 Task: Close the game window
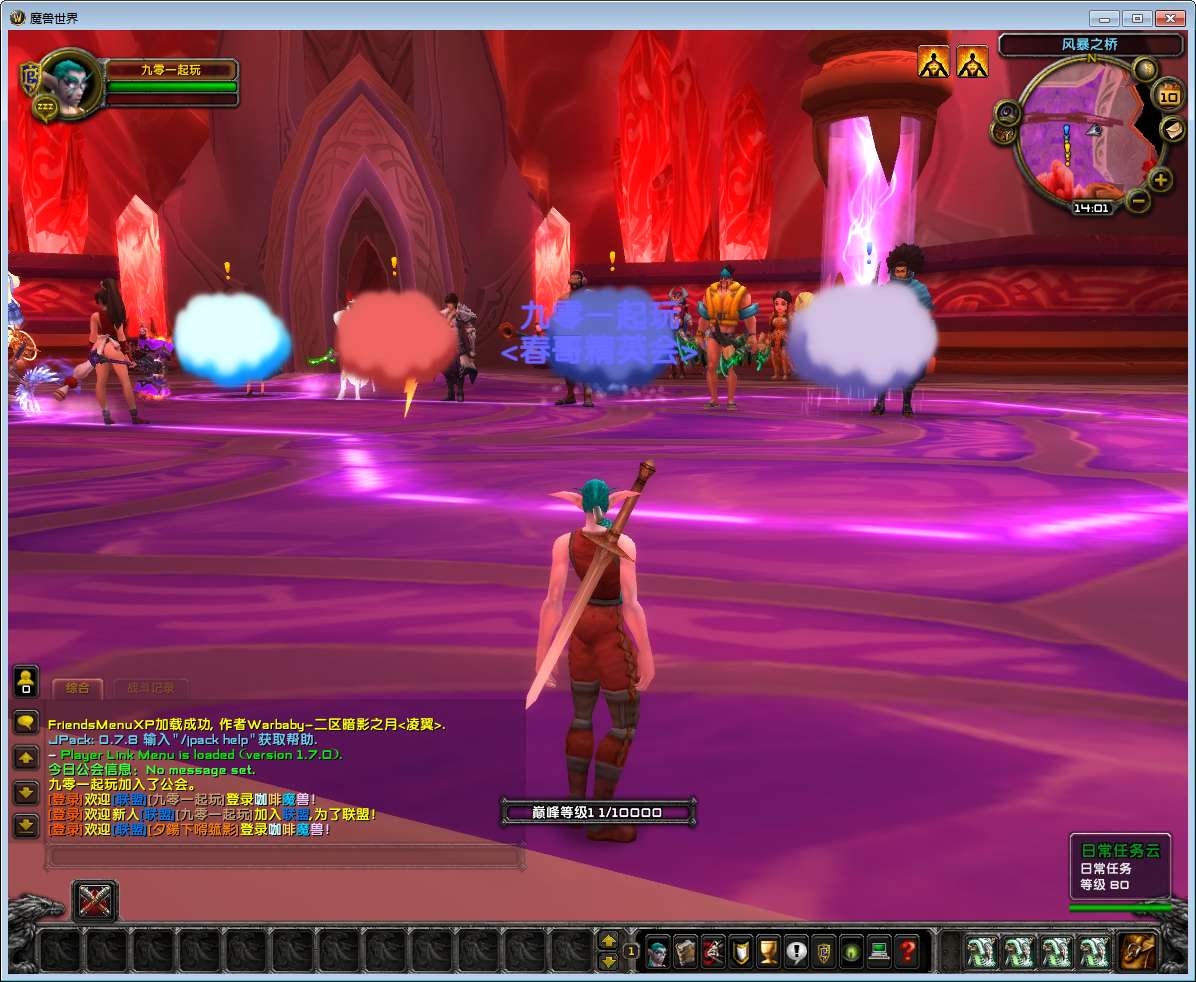coord(1170,18)
